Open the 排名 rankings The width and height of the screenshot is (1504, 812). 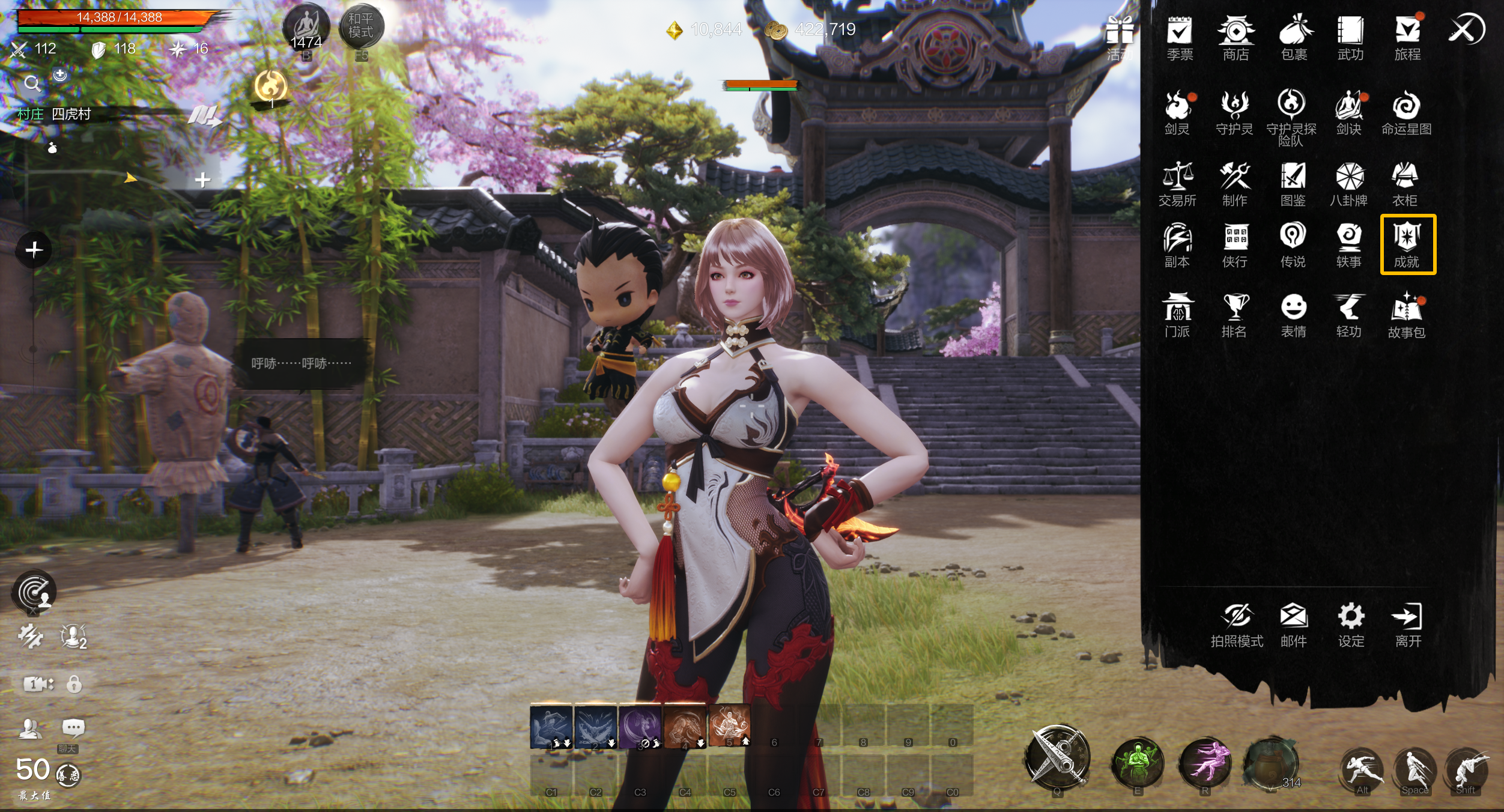click(x=1234, y=315)
